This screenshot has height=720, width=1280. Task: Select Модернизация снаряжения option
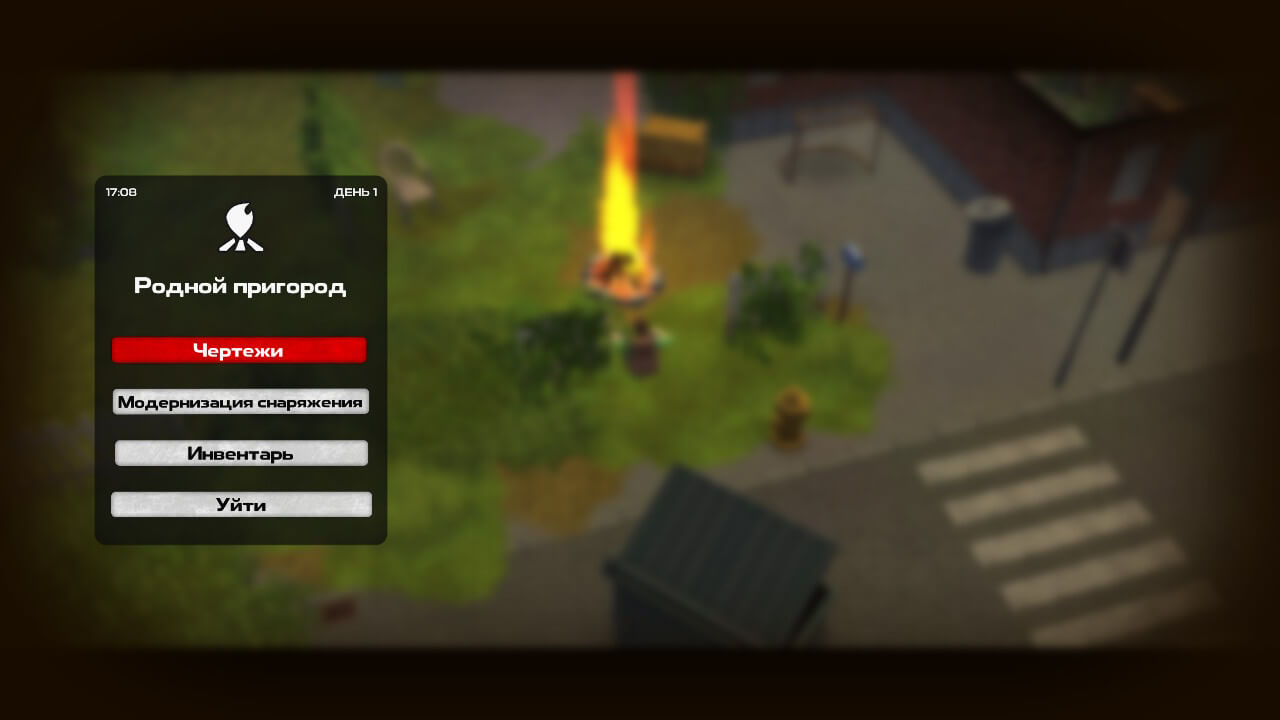(240, 402)
